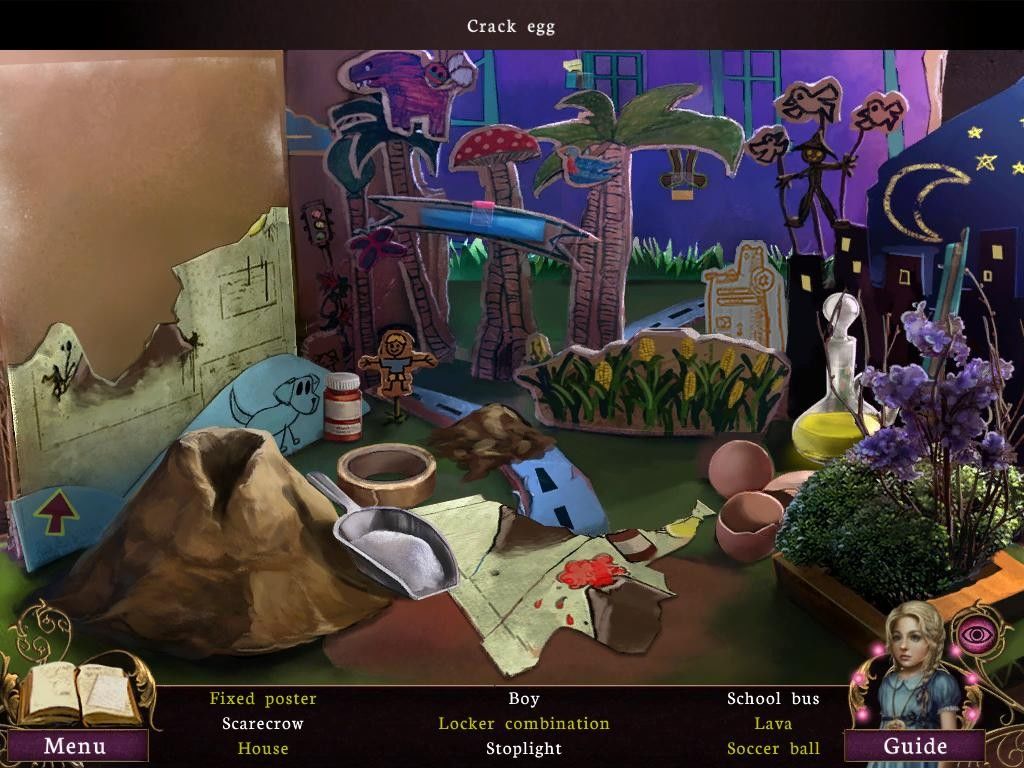Select 'Lava' in the item list

773,724
